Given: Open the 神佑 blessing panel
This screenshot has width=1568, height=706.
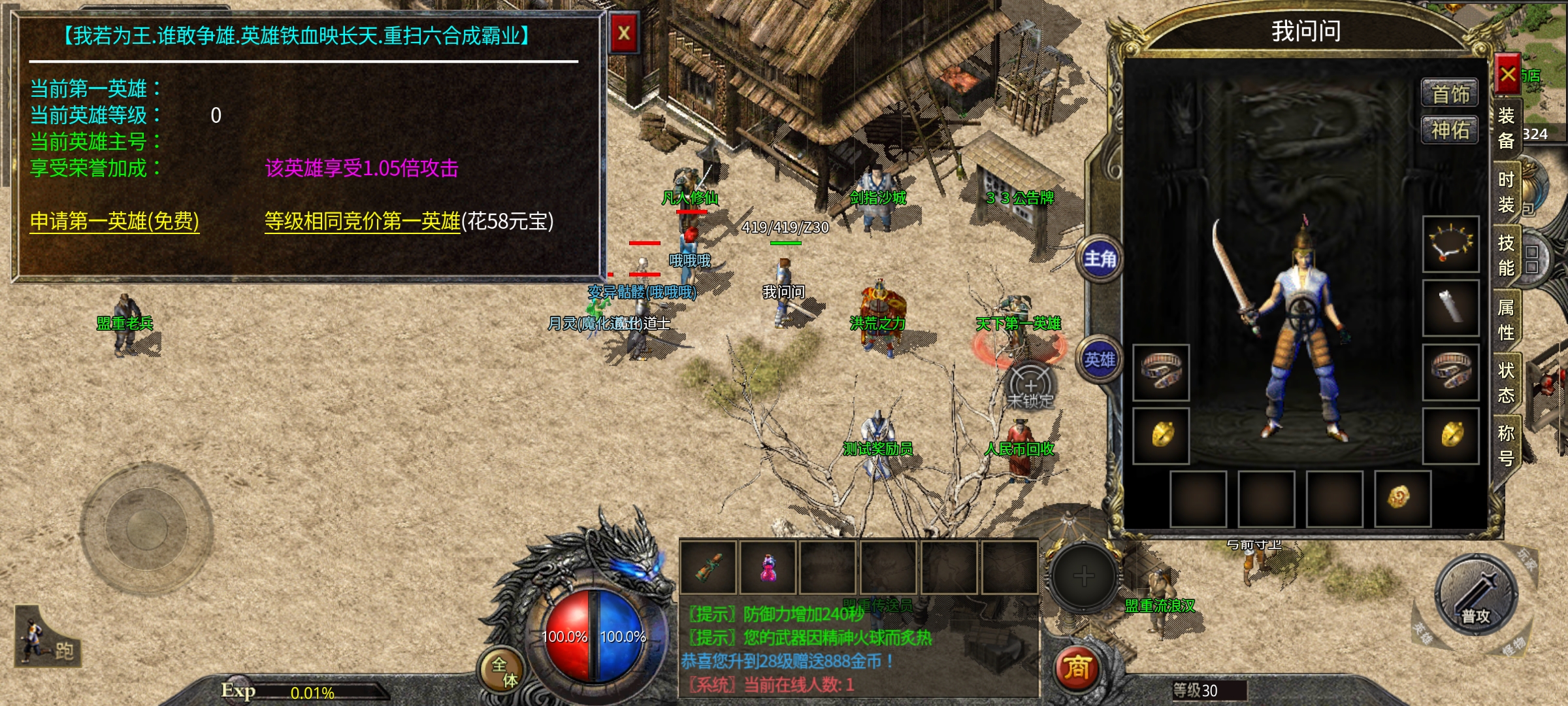Looking at the screenshot, I should (x=1450, y=130).
